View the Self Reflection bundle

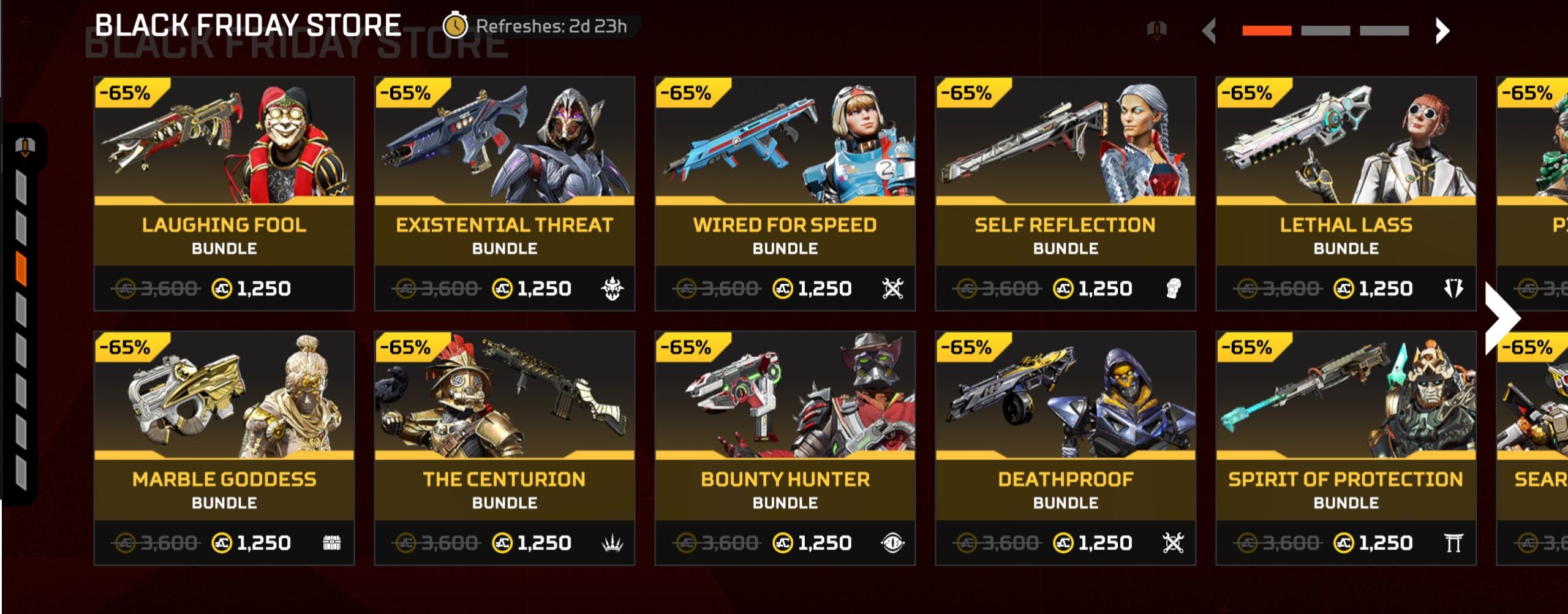point(1066,193)
